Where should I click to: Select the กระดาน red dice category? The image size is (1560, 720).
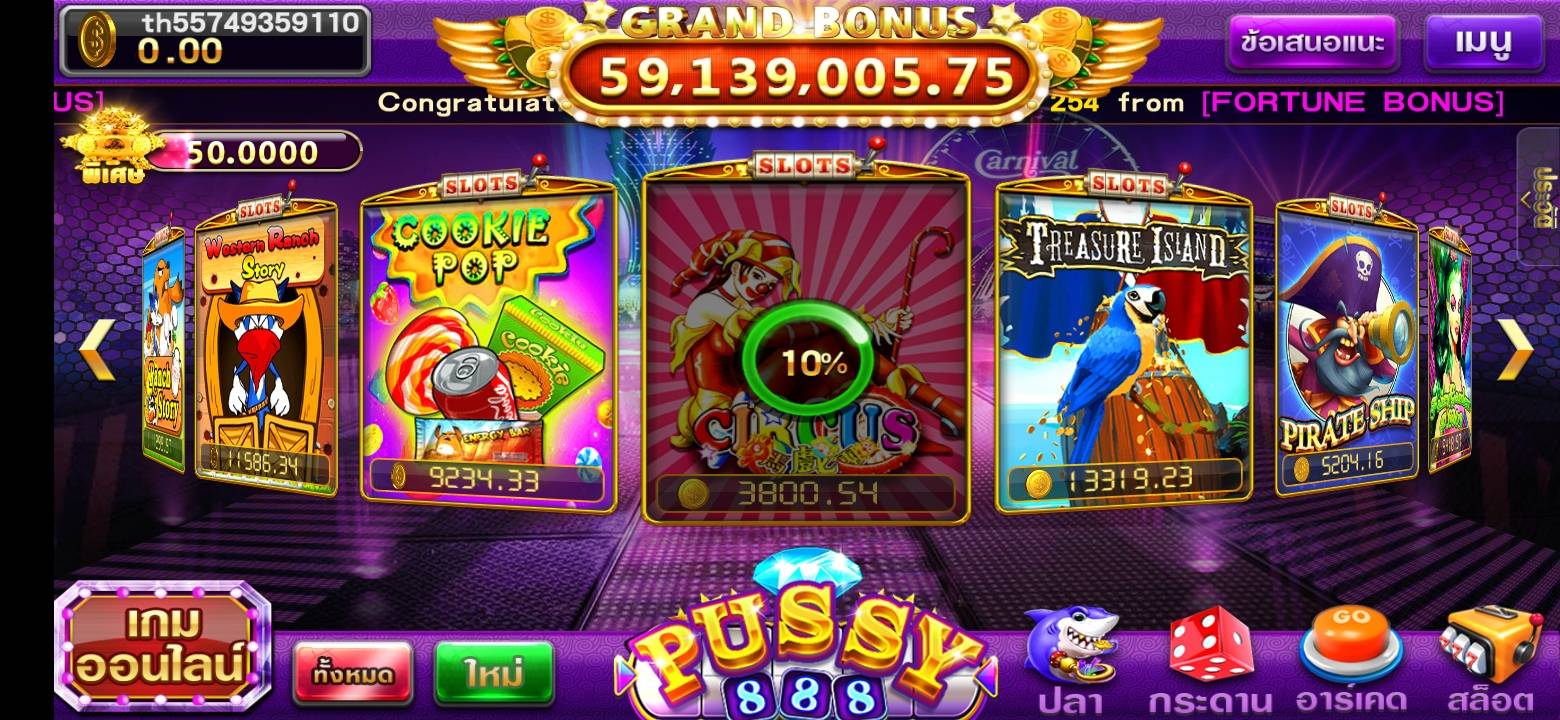click(x=1210, y=660)
